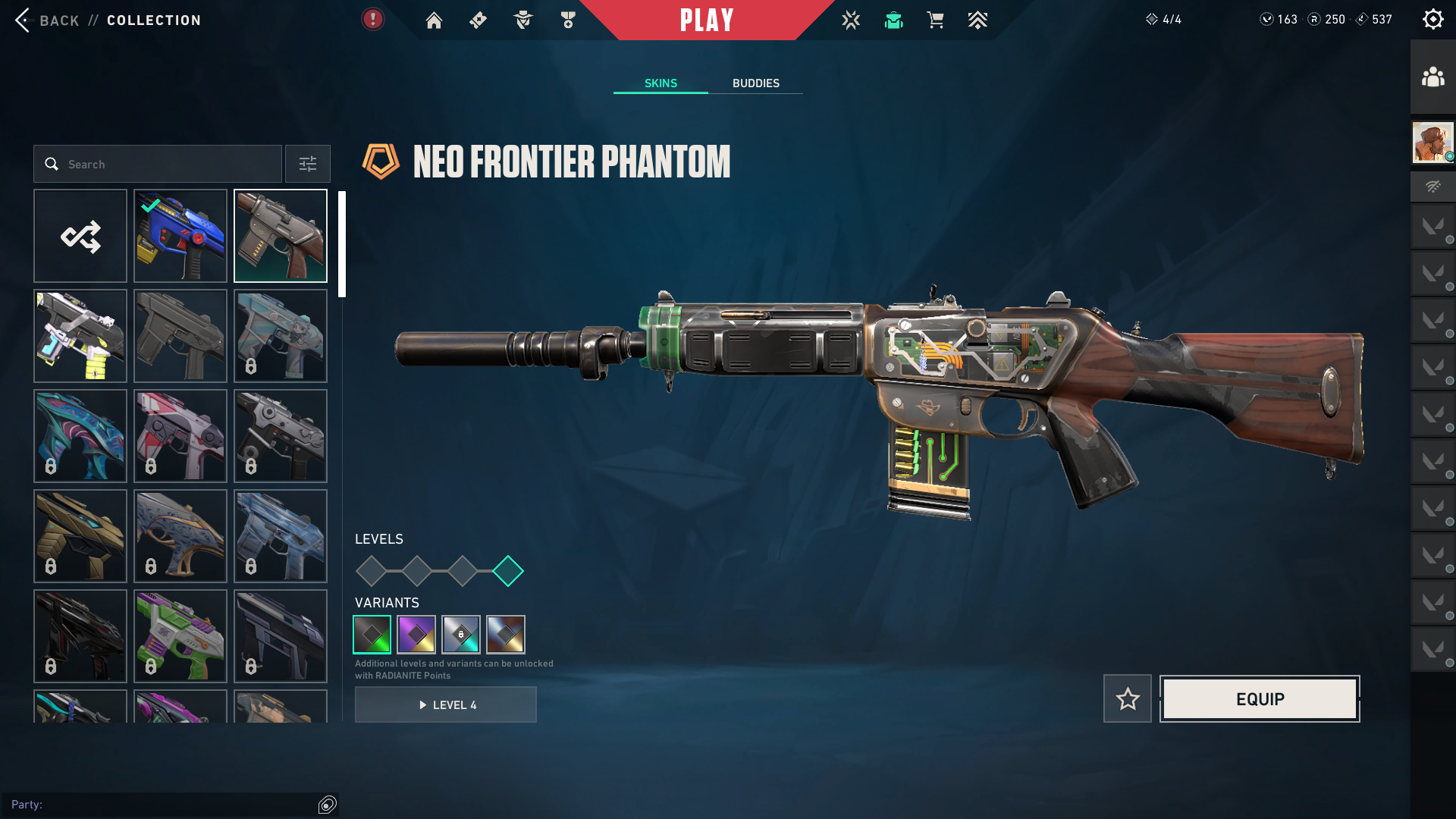The height and width of the screenshot is (819, 1456).
Task: Click the big red PLAY button
Action: 707,20
